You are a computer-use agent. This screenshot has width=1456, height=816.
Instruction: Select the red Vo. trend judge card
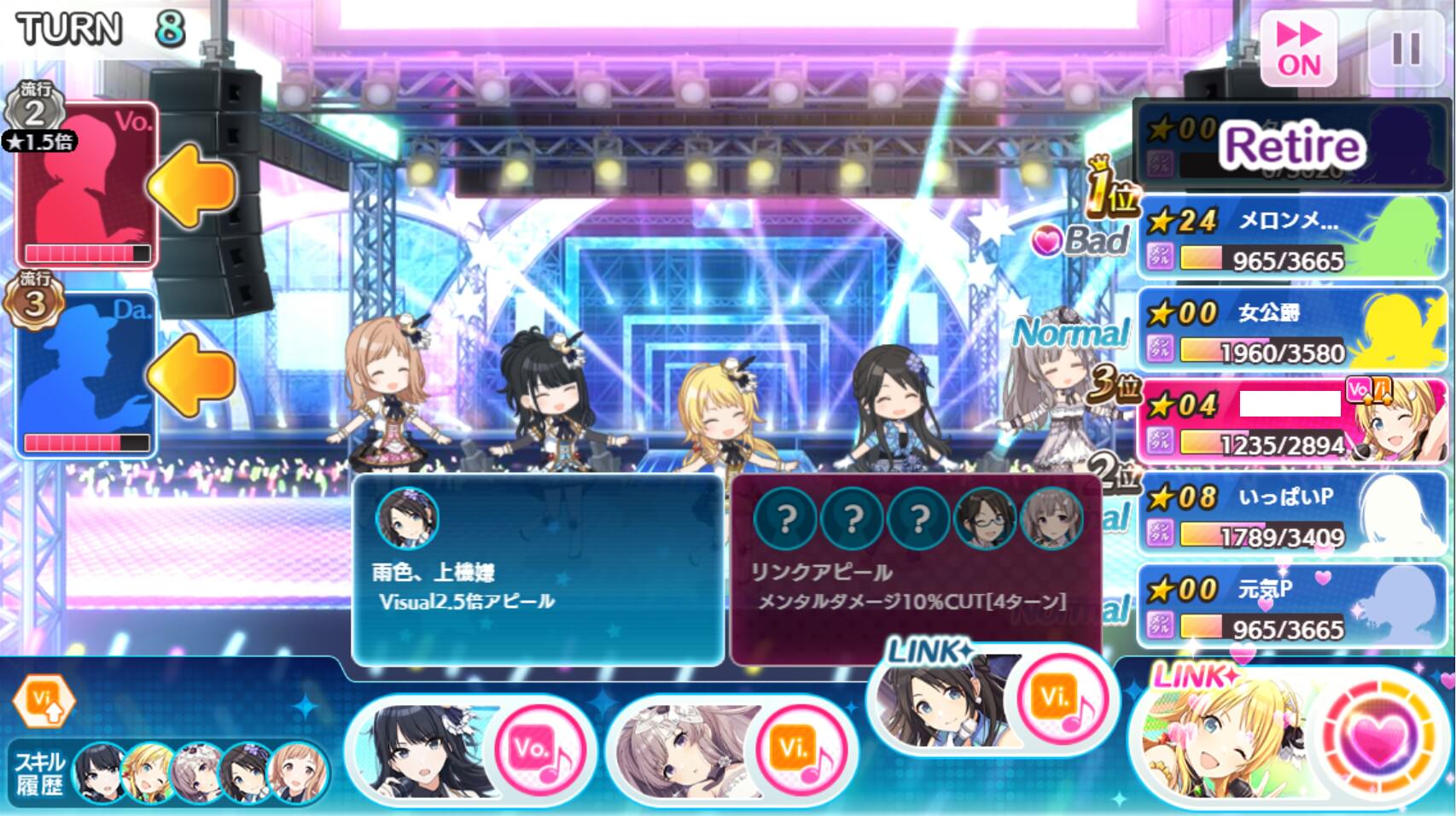87,184
